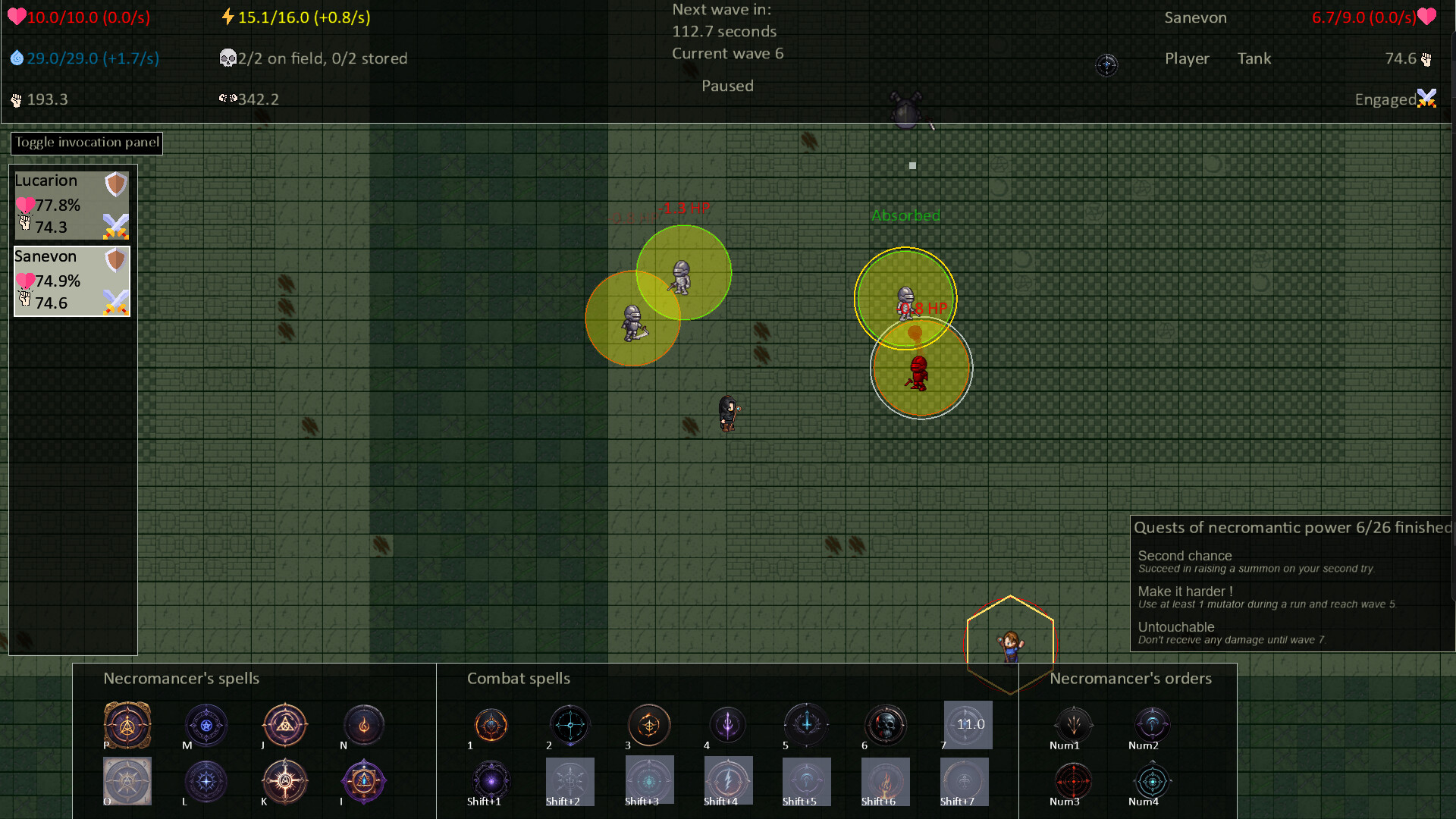The image size is (1456, 819).
Task: Toggle the invocation panel
Action: pos(86,143)
